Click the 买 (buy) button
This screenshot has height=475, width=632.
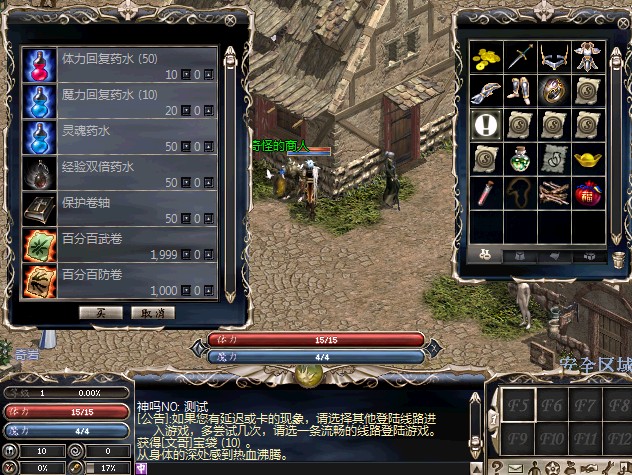click(101, 313)
